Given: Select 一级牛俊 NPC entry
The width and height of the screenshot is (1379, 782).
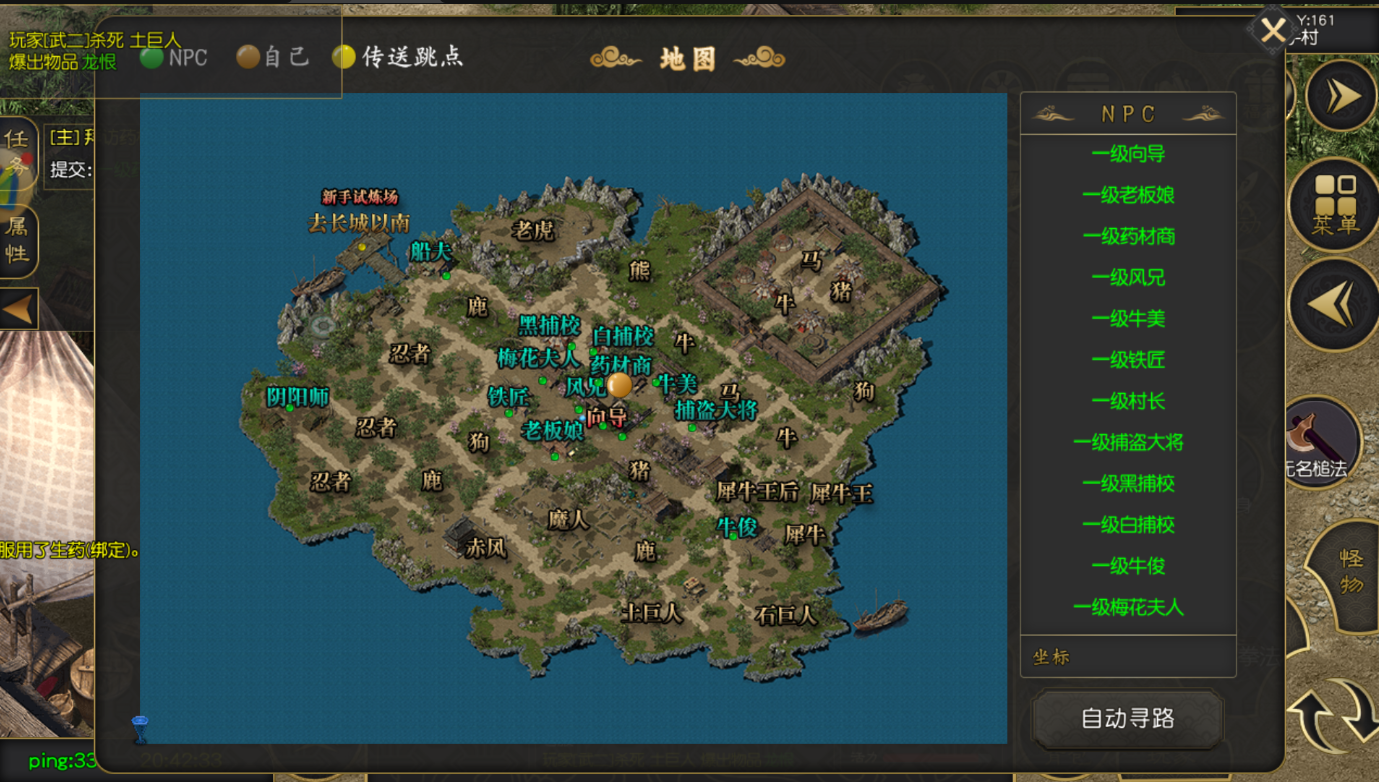Looking at the screenshot, I should pyautogui.click(x=1128, y=566).
